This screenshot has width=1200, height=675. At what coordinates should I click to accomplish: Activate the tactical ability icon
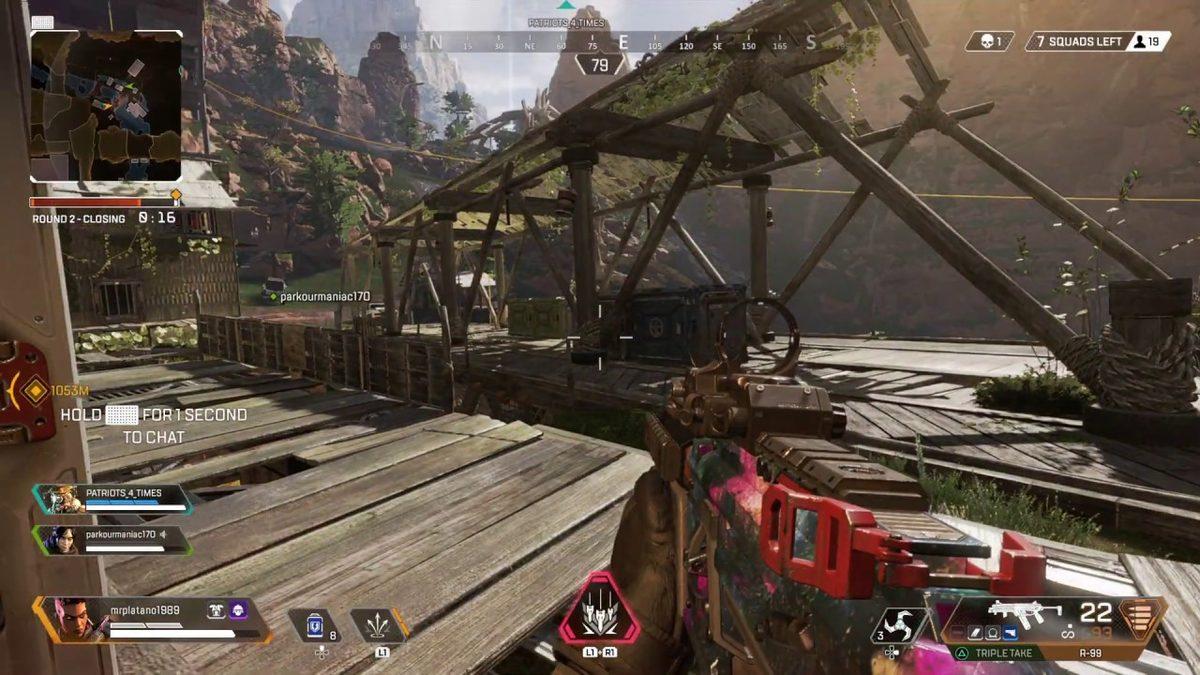pyautogui.click(x=378, y=625)
